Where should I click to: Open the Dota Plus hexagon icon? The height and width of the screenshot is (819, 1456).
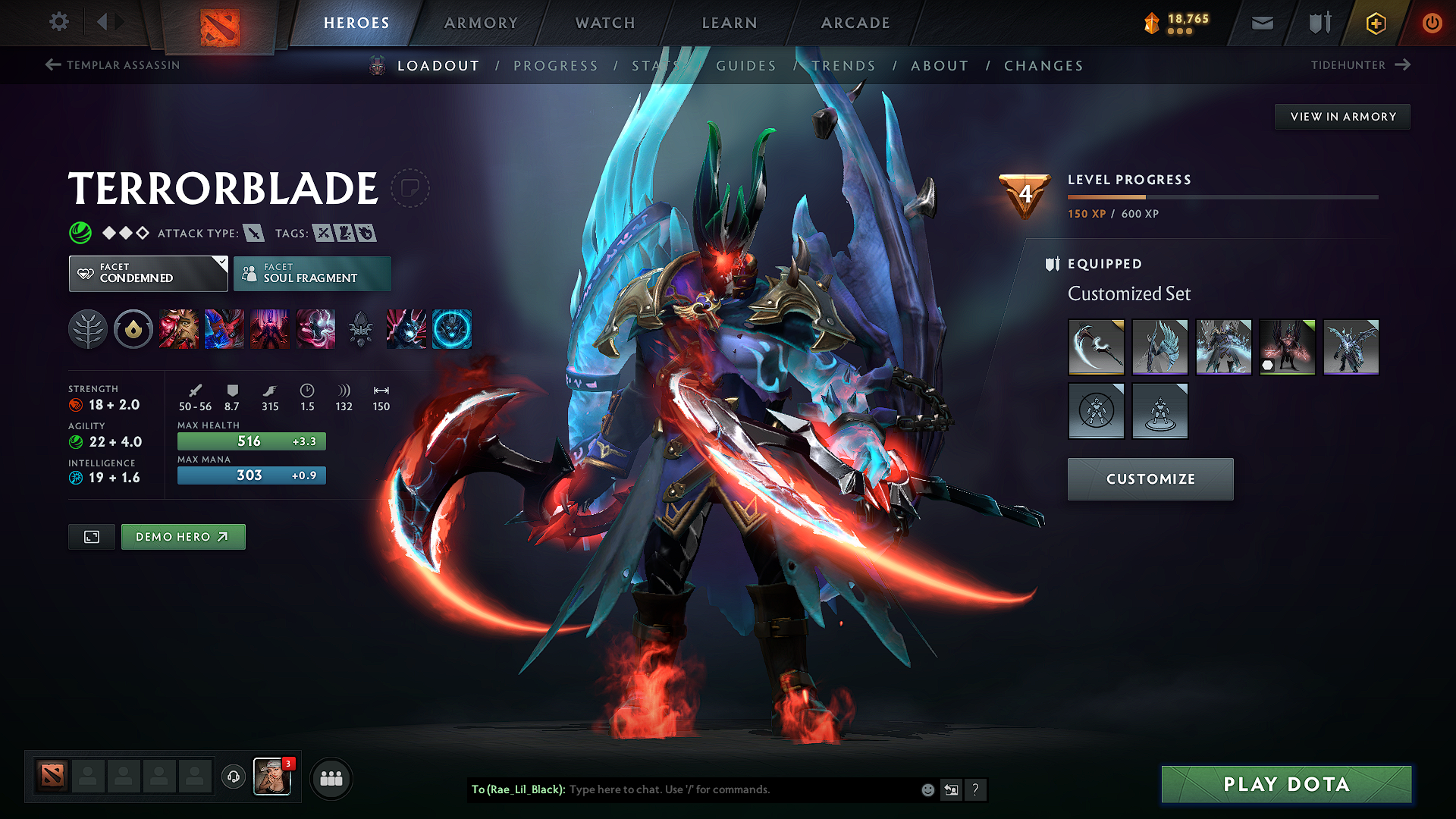[1375, 23]
